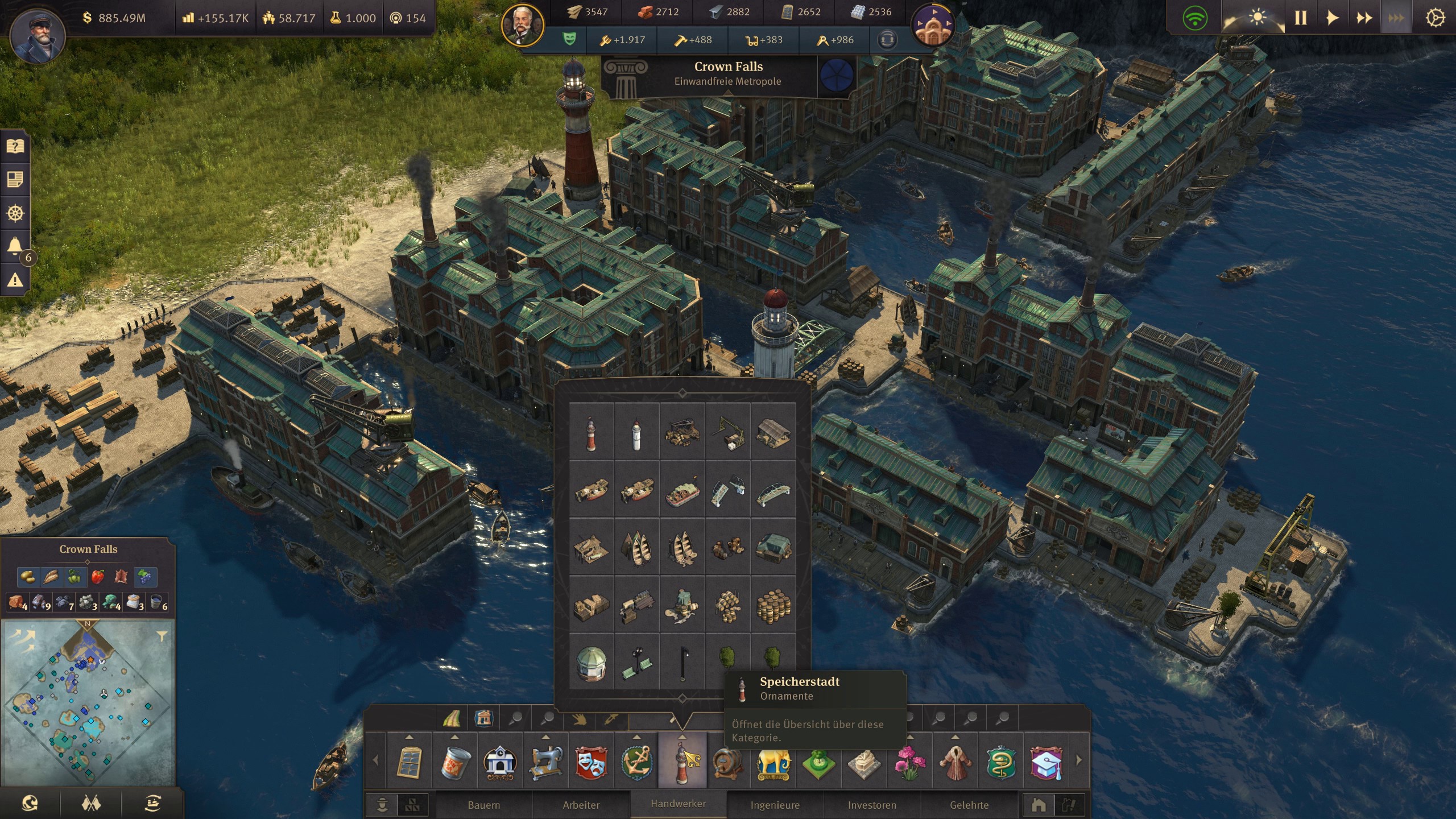Screen dimensions: 1456x819
Task: Choose the large stacked barrels ornament
Action: (773, 605)
